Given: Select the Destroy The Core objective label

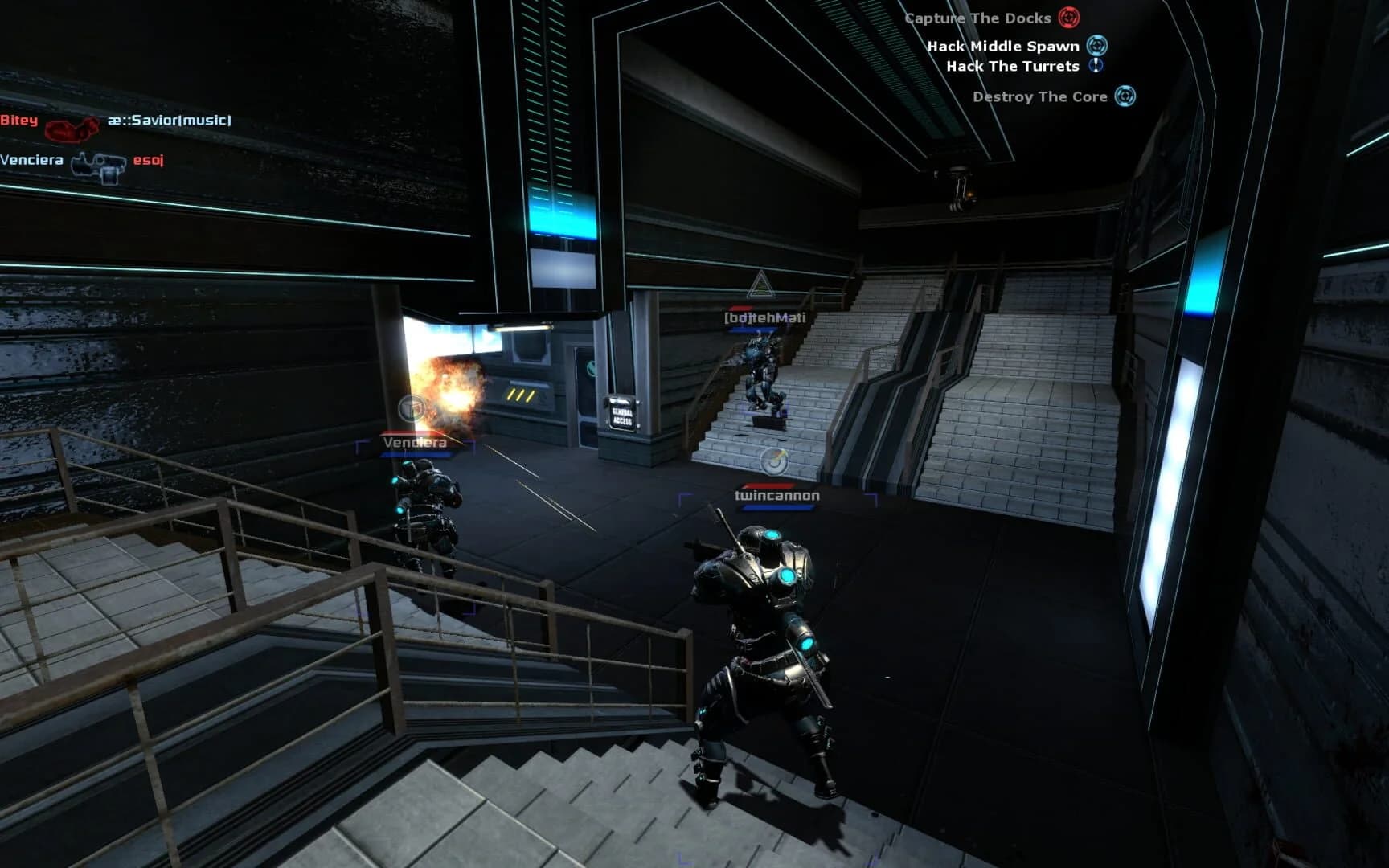Looking at the screenshot, I should [x=1040, y=96].
